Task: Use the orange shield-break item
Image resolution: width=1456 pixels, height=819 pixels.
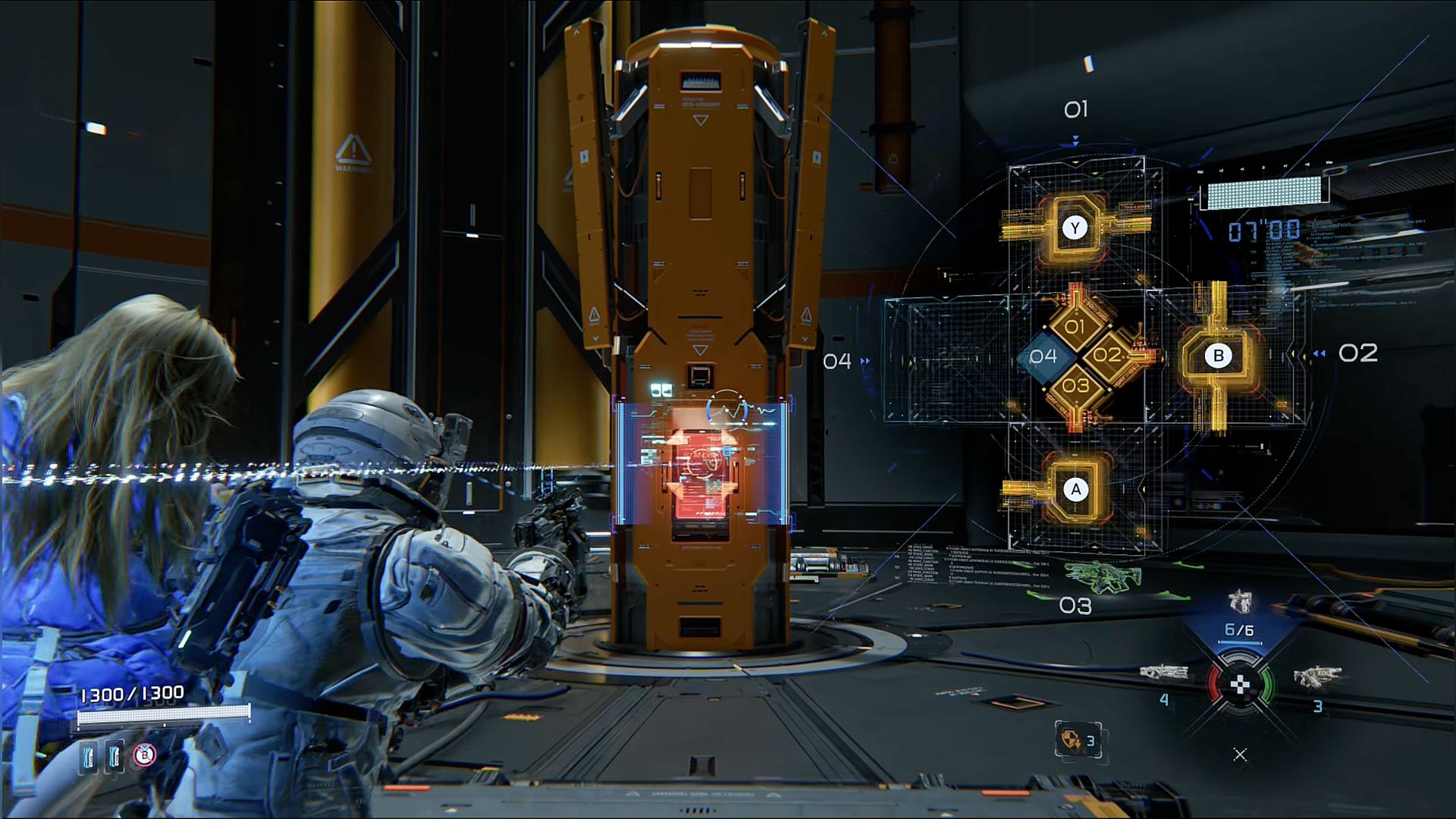Action: (1070, 739)
